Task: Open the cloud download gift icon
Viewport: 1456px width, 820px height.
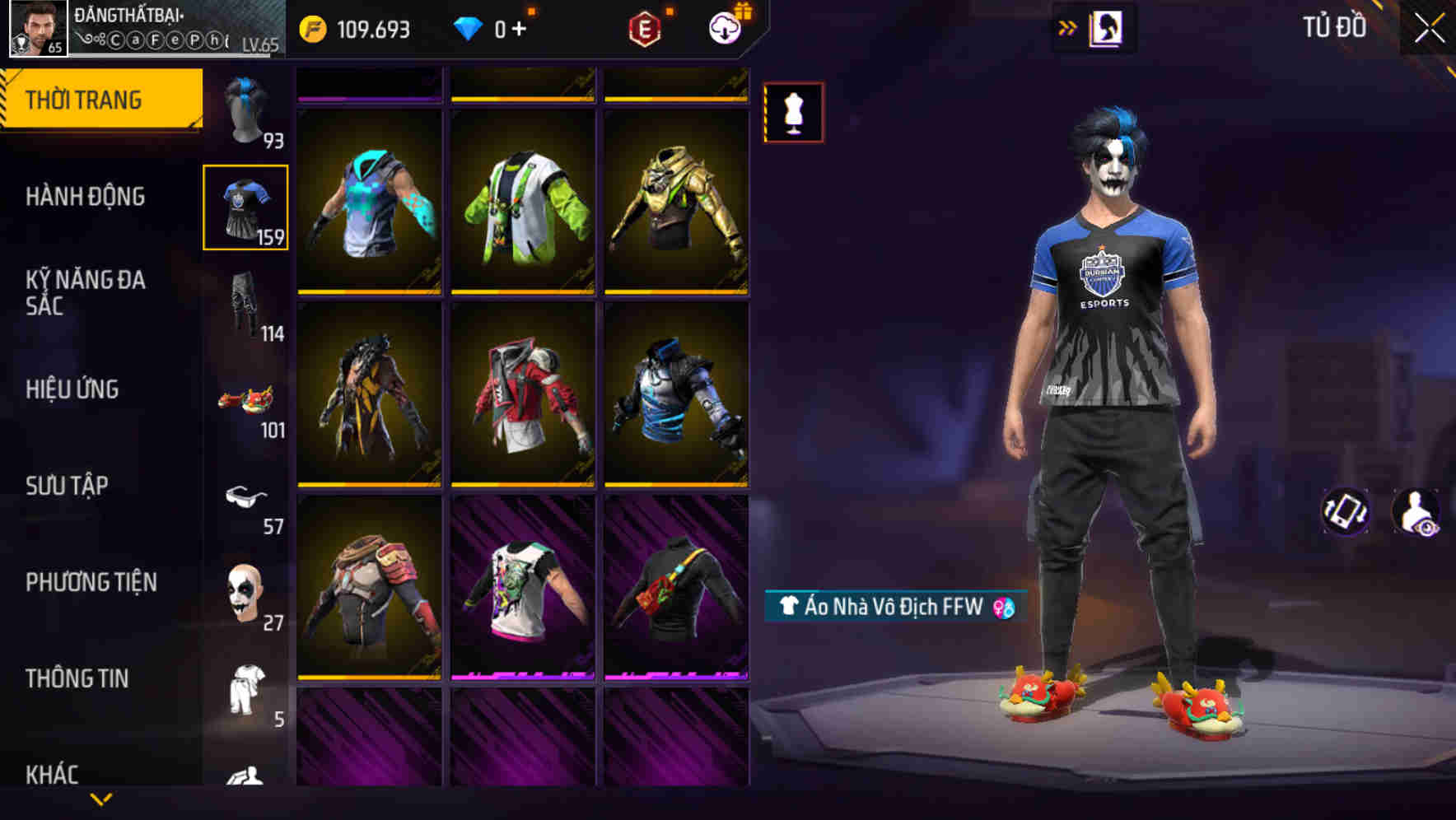Action: (x=722, y=26)
